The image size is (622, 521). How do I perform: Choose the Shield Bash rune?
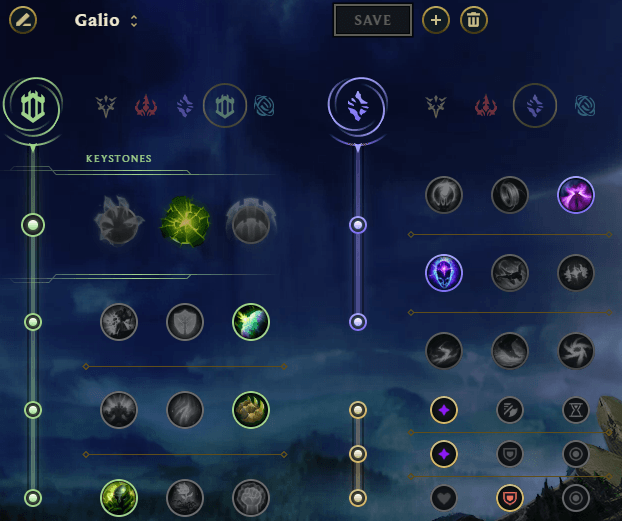[250, 322]
